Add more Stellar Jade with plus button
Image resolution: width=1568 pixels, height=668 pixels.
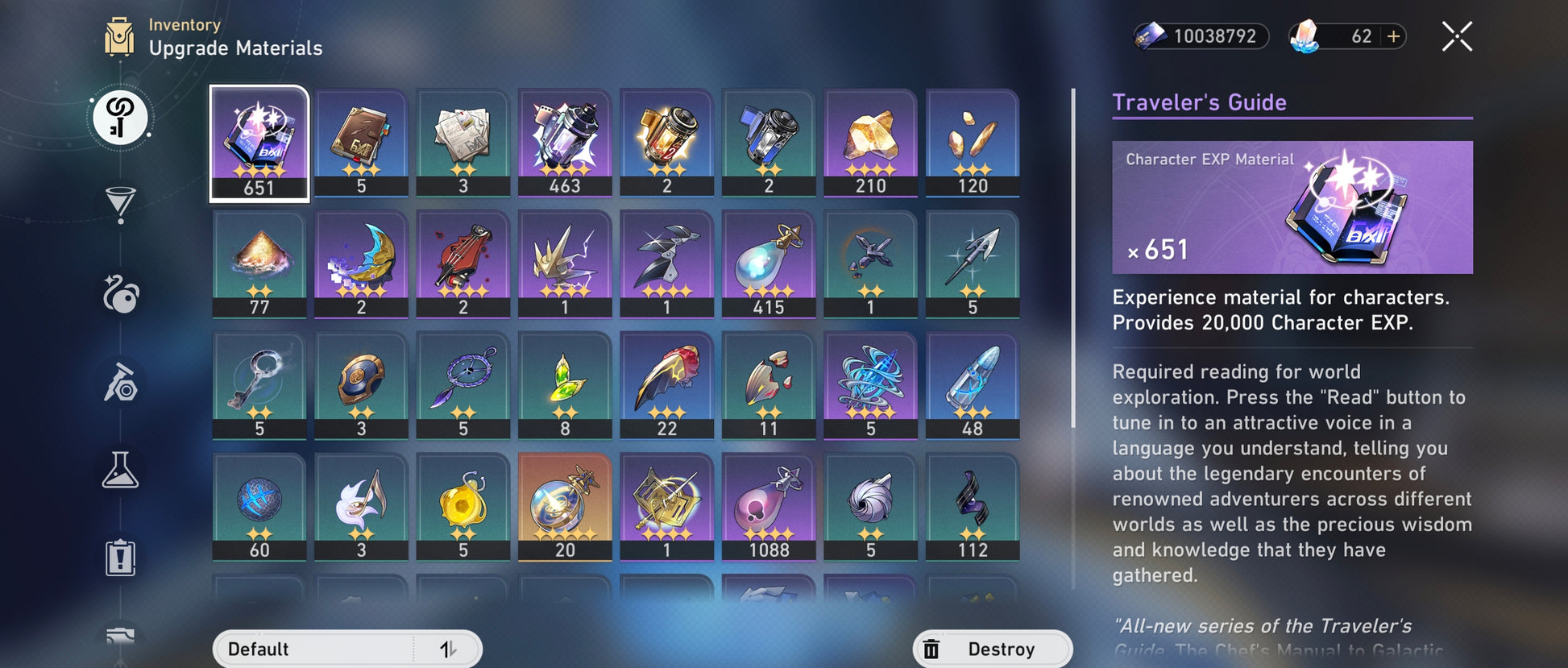[1394, 37]
